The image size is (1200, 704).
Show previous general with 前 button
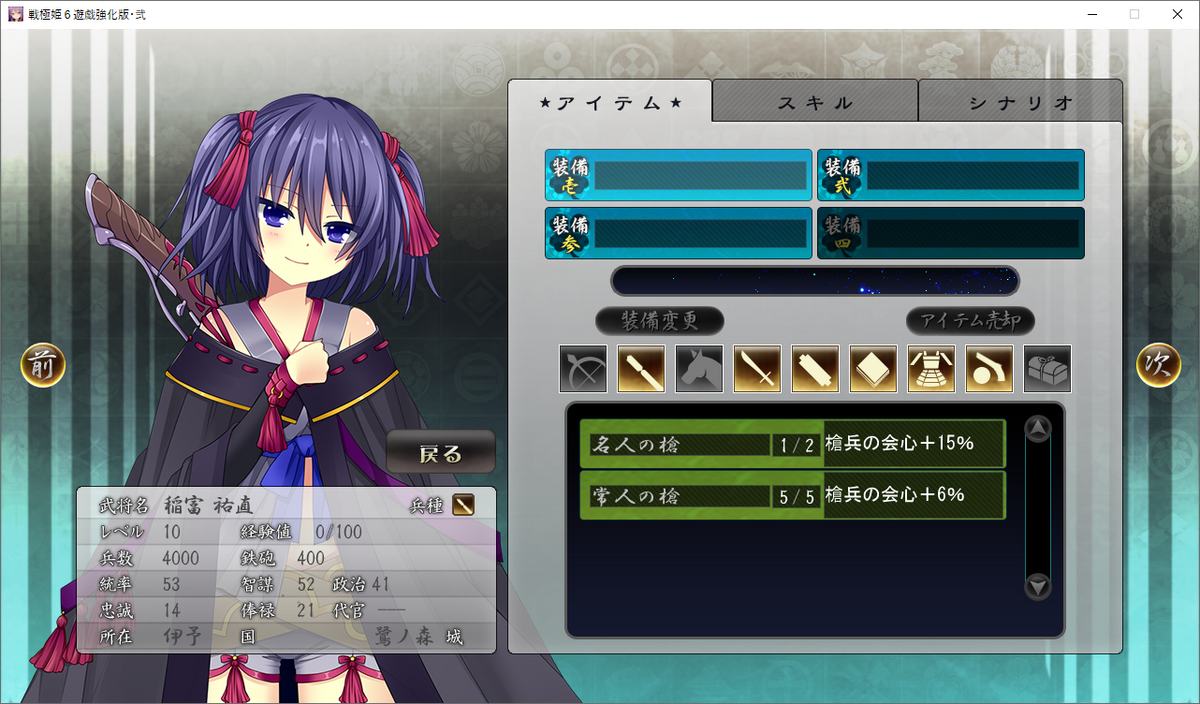point(43,366)
